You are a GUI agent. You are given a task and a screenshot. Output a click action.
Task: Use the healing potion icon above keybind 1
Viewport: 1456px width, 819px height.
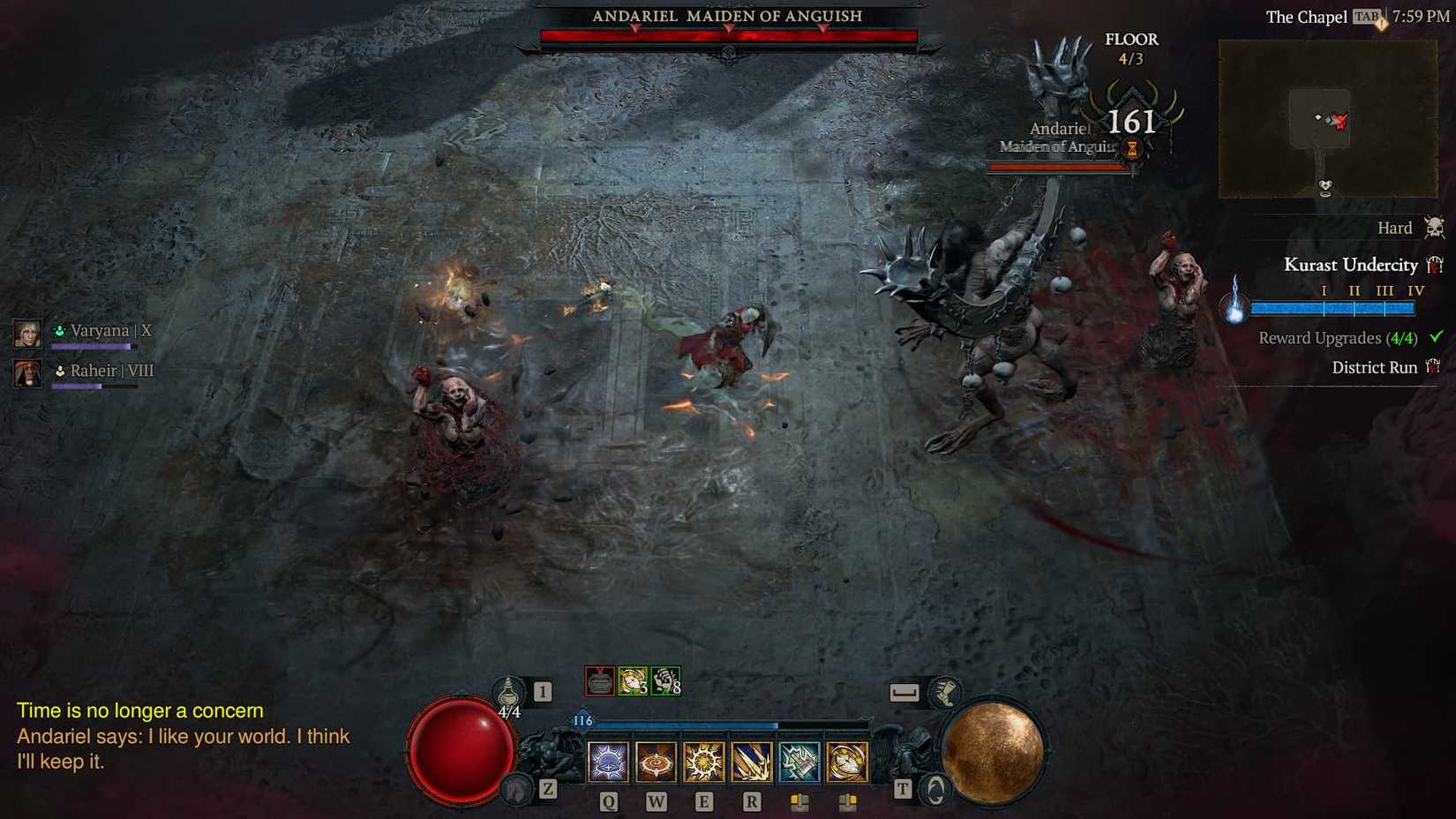[x=507, y=693]
